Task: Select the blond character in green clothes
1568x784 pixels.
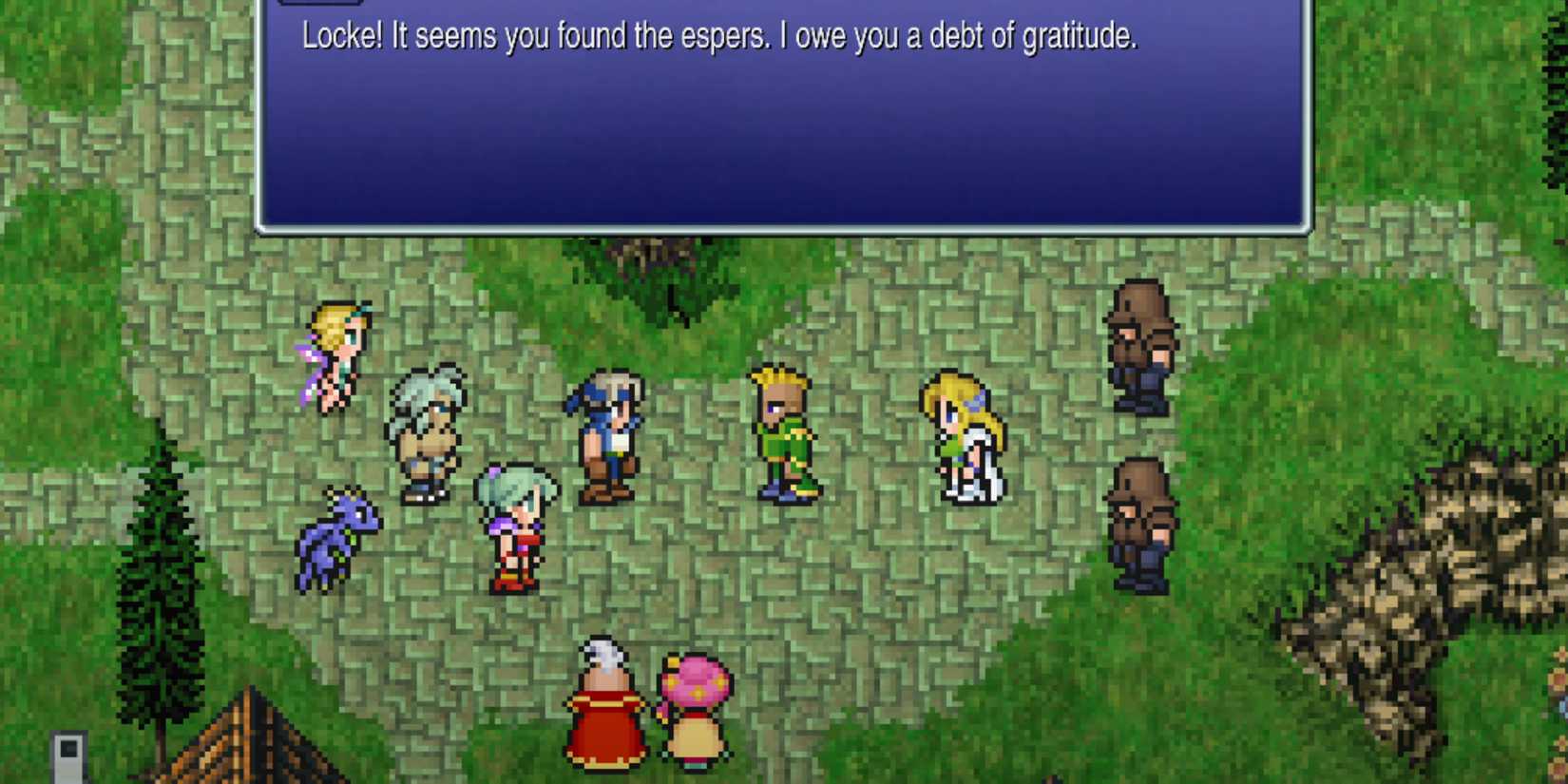Action: (x=784, y=432)
